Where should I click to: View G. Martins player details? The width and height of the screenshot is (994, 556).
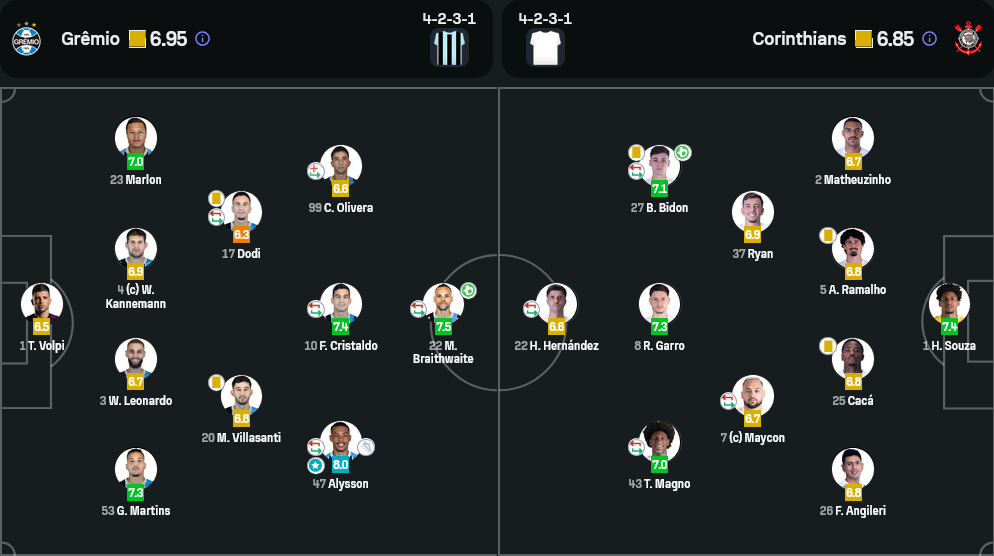coord(136,469)
